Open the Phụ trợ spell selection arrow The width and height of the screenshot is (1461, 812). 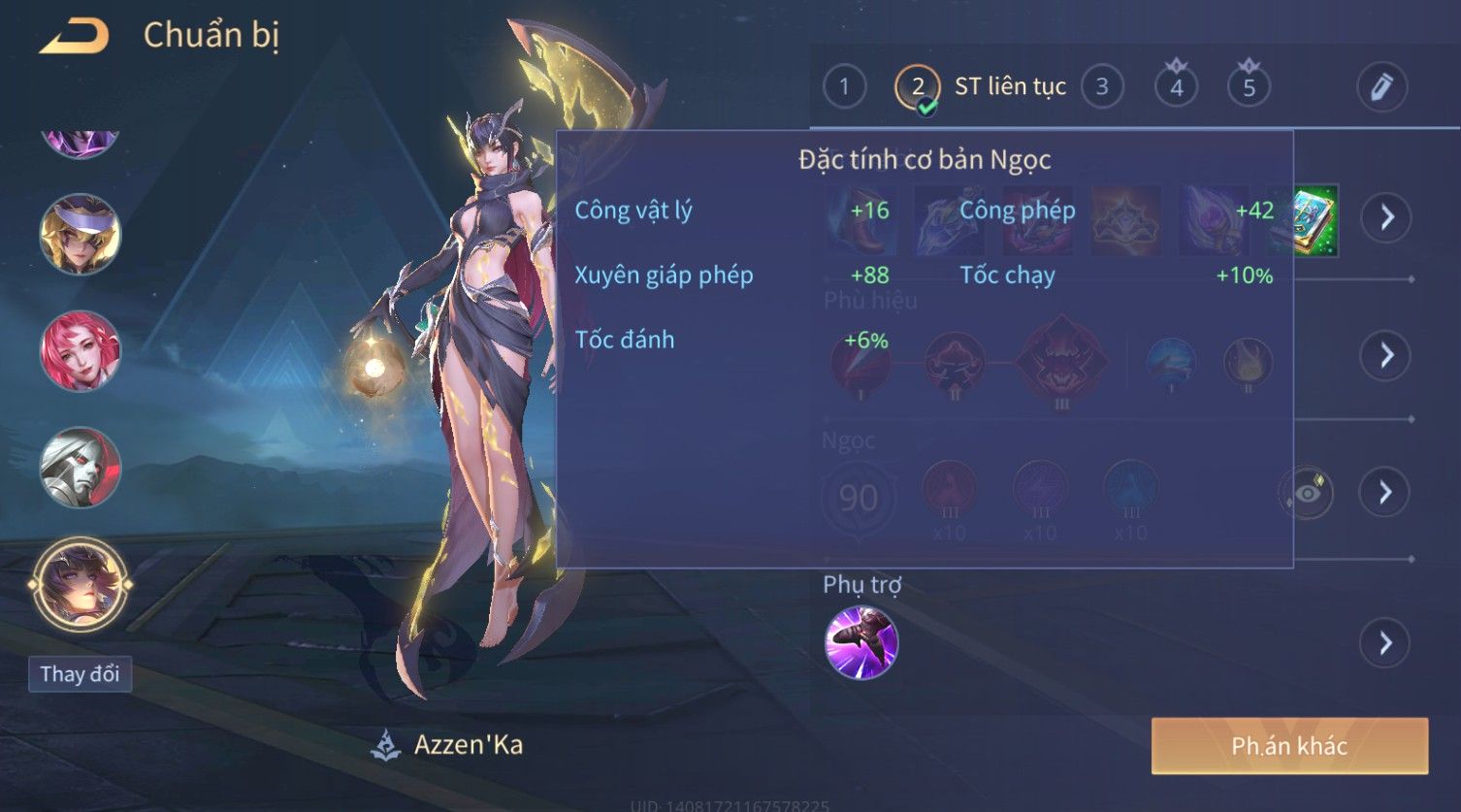point(1385,642)
